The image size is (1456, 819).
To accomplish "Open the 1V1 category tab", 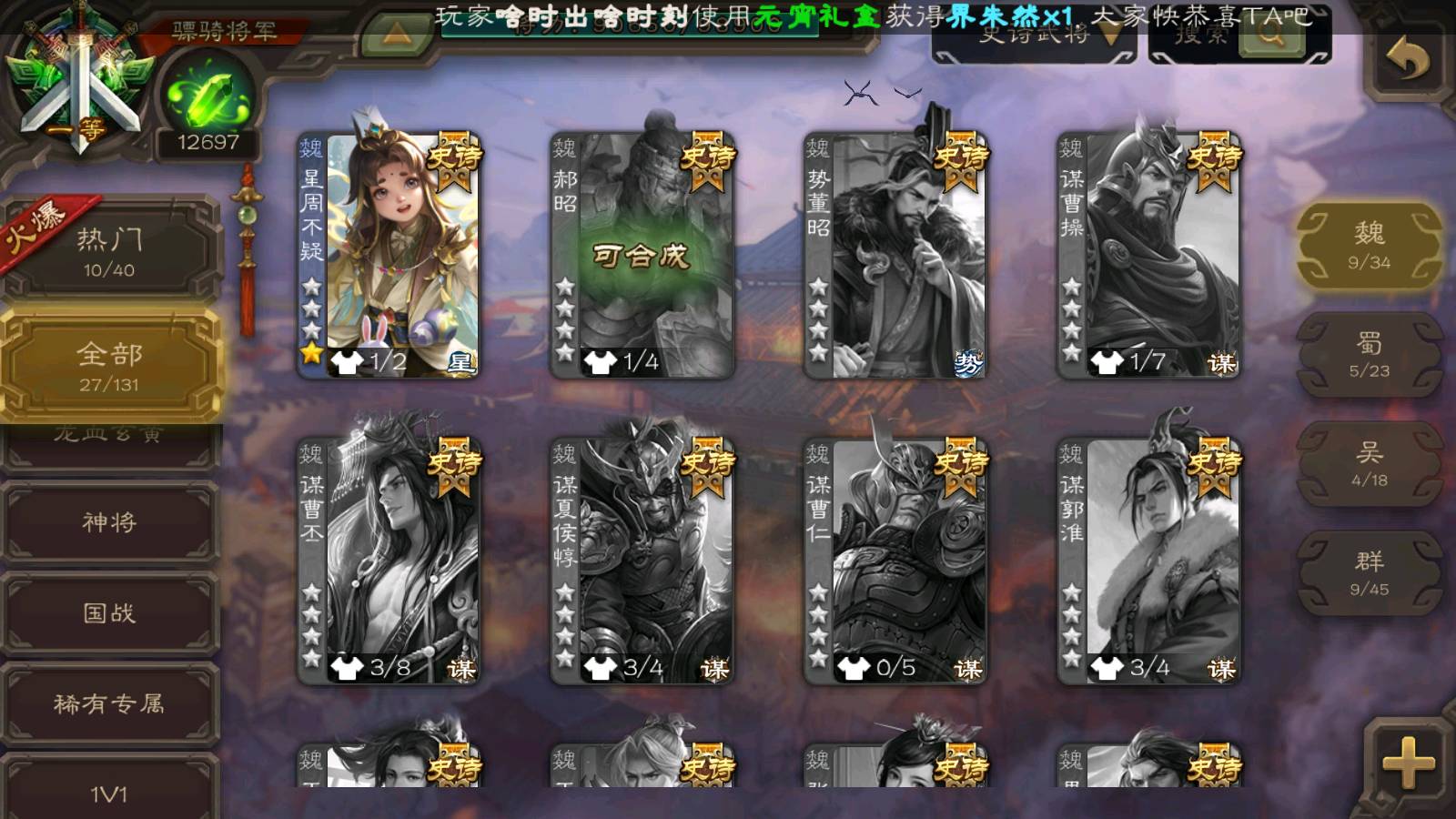I will point(109,790).
